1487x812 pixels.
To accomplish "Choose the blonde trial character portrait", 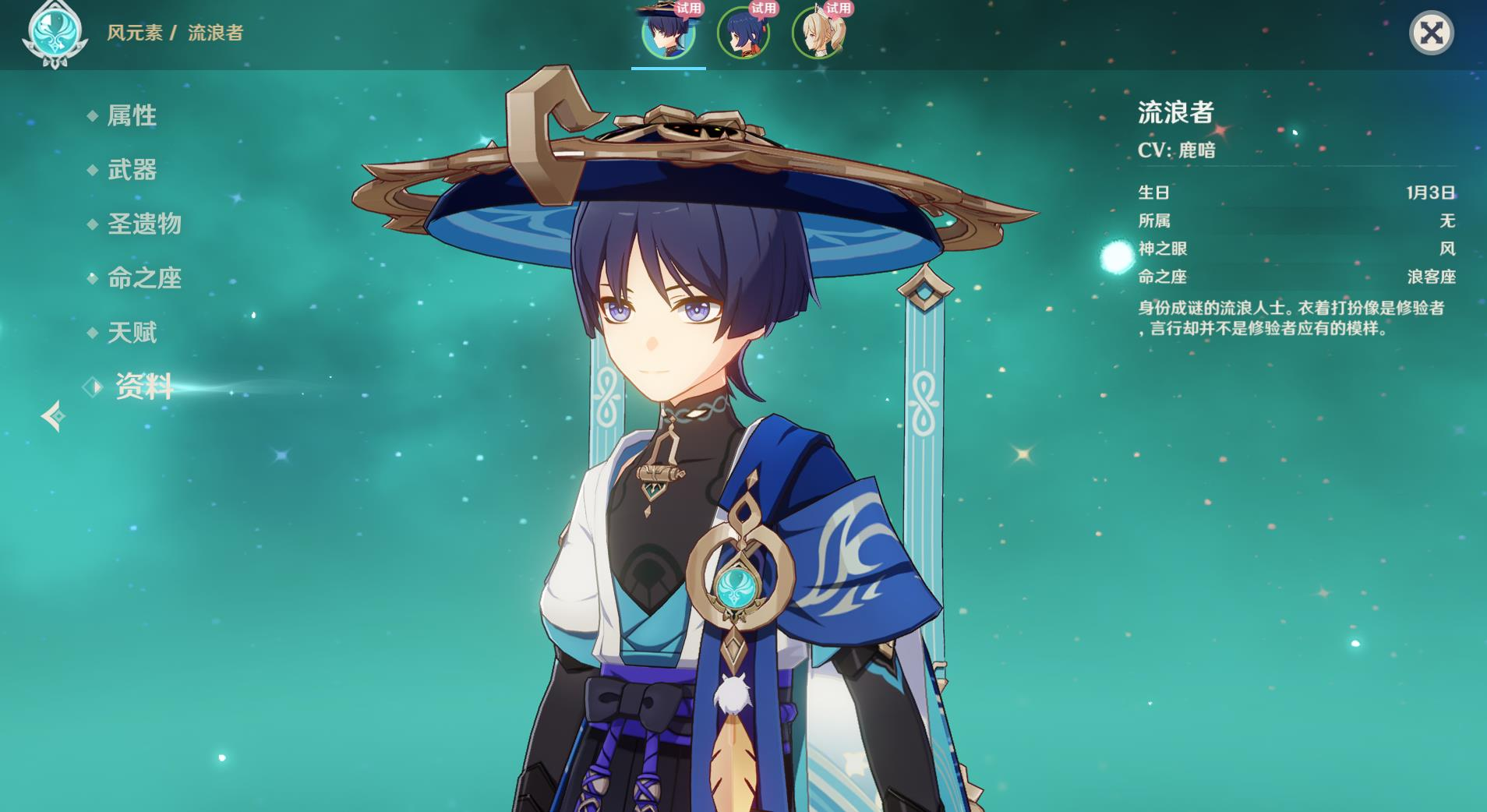I will click(x=818, y=33).
